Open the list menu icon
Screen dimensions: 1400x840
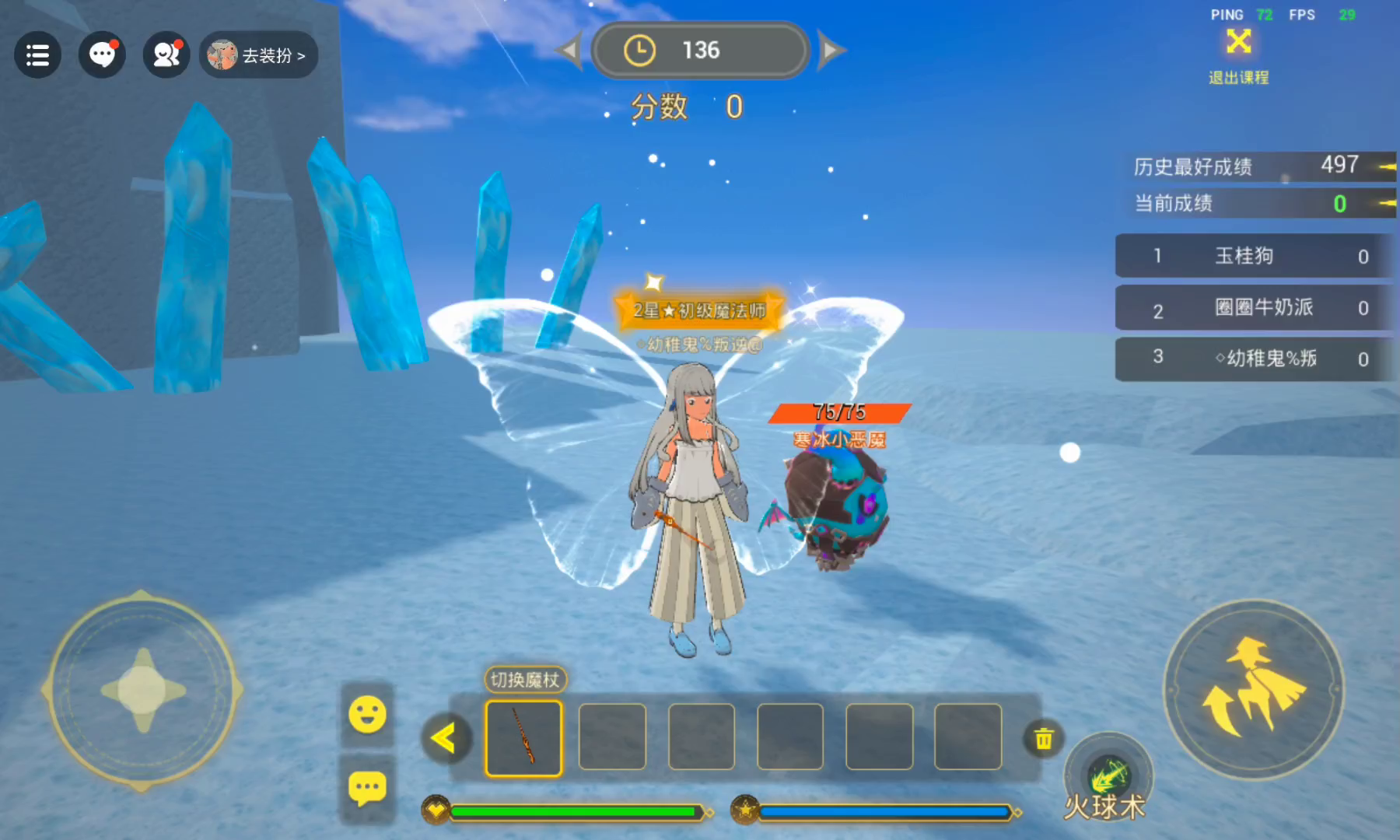(x=37, y=55)
